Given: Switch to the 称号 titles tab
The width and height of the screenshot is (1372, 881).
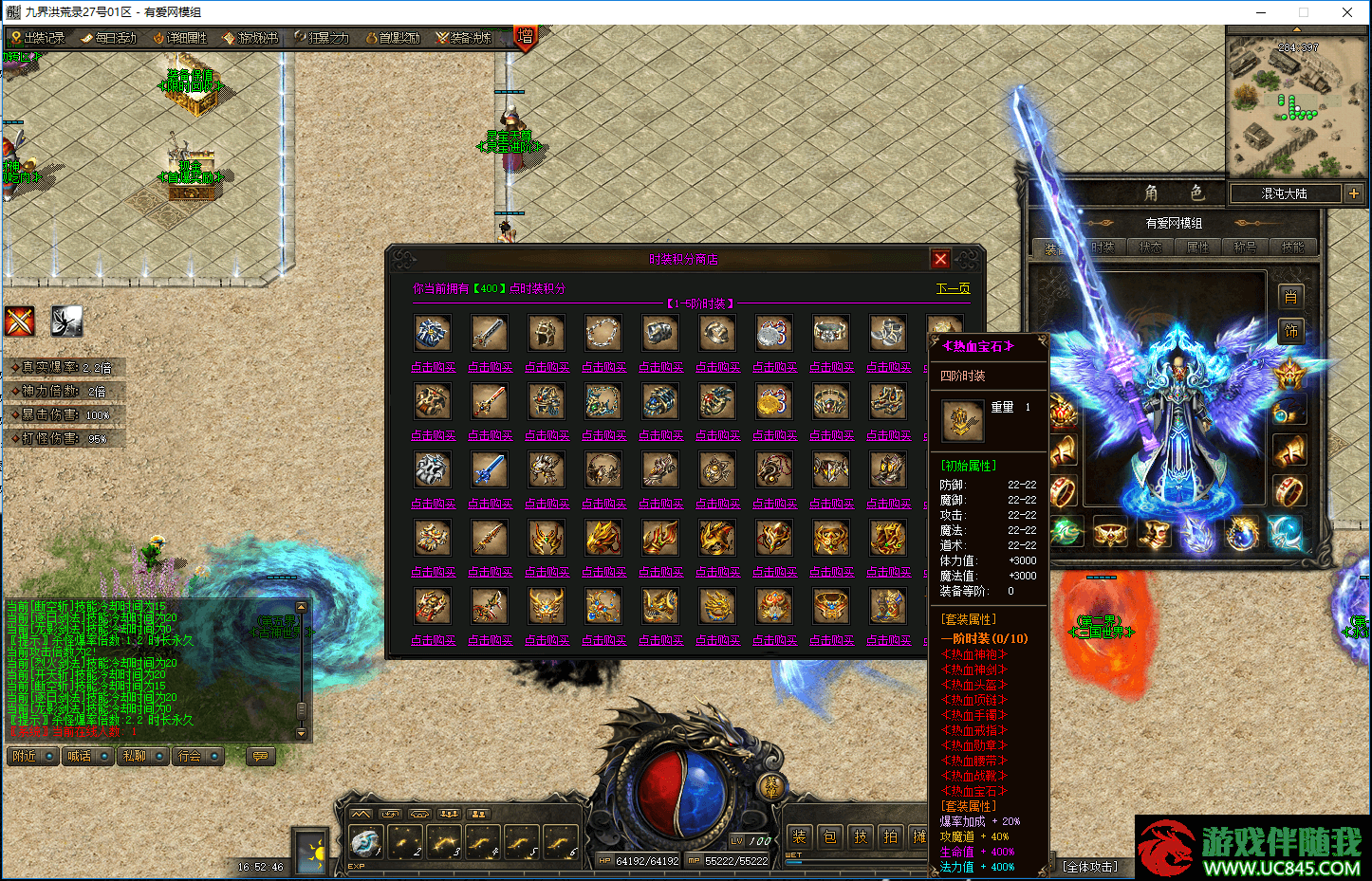Looking at the screenshot, I should point(1245,247).
